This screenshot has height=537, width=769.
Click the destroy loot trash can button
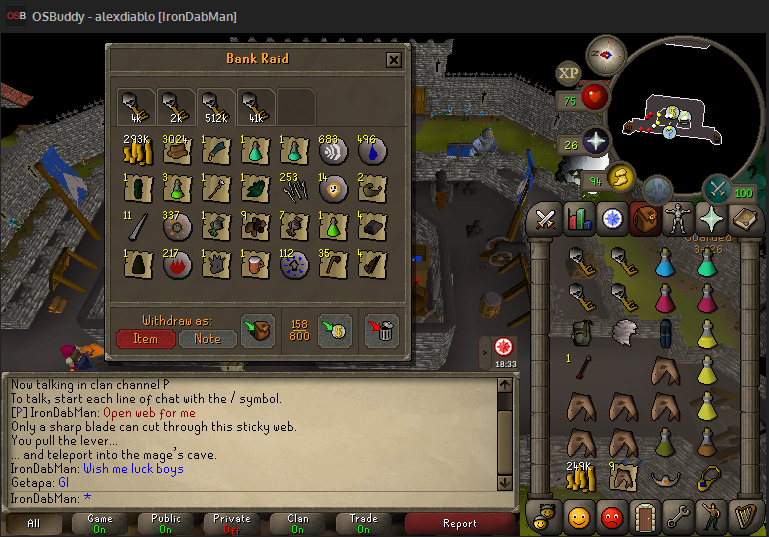click(385, 329)
